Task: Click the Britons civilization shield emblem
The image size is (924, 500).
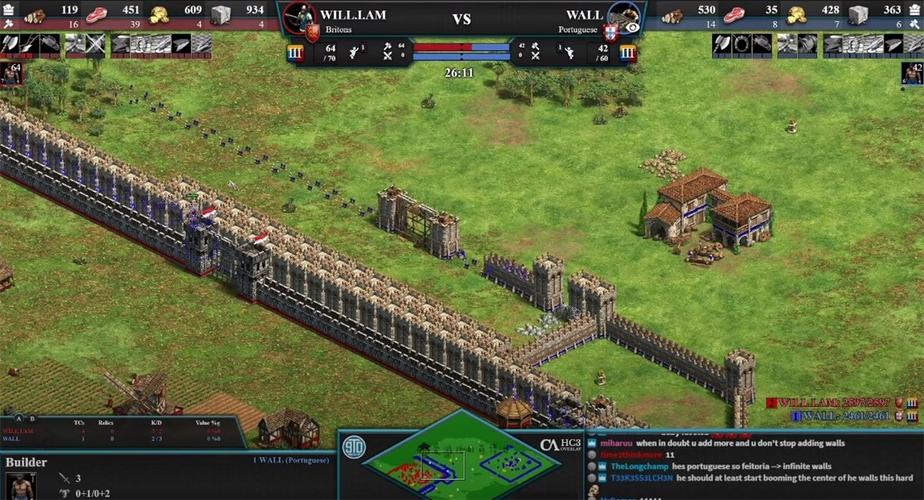Action: click(313, 32)
